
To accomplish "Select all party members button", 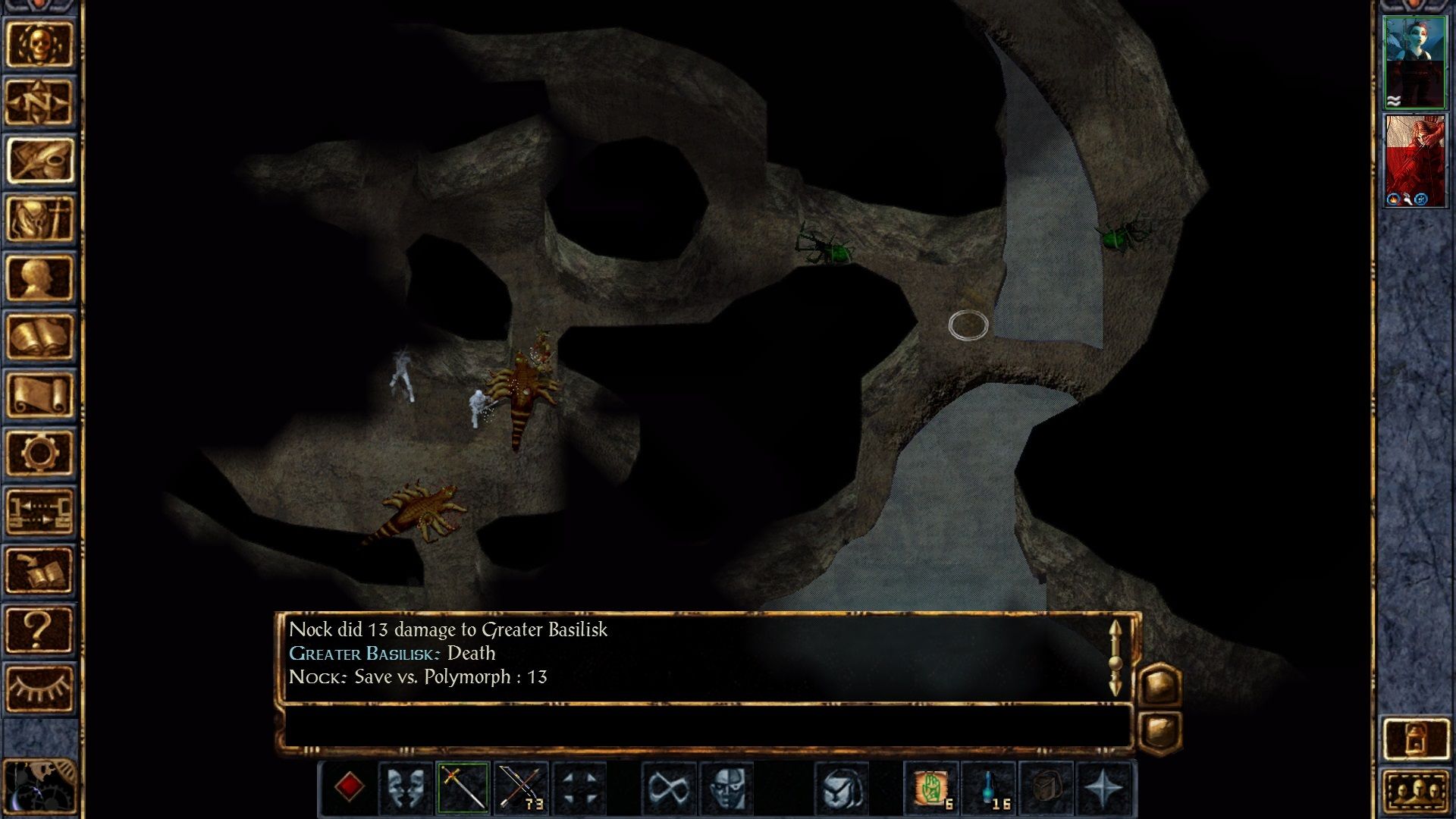I will click(x=1415, y=792).
